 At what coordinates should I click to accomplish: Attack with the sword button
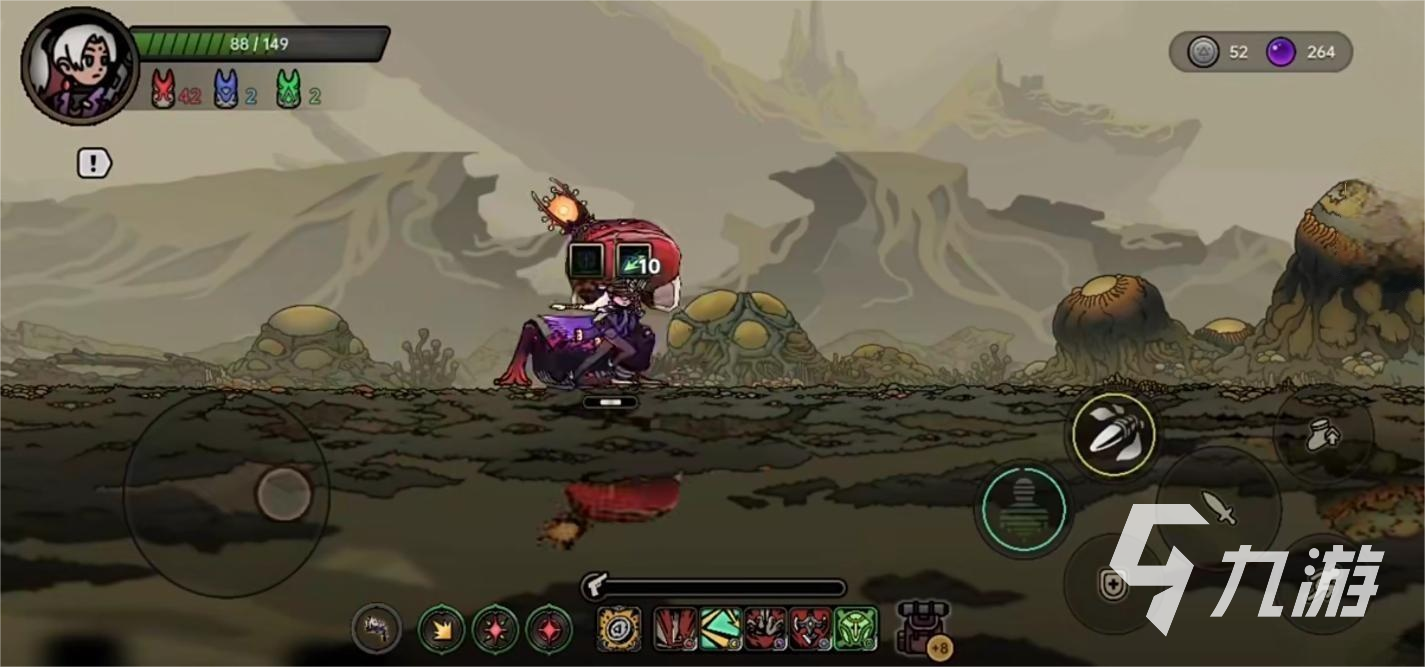pos(1218,506)
